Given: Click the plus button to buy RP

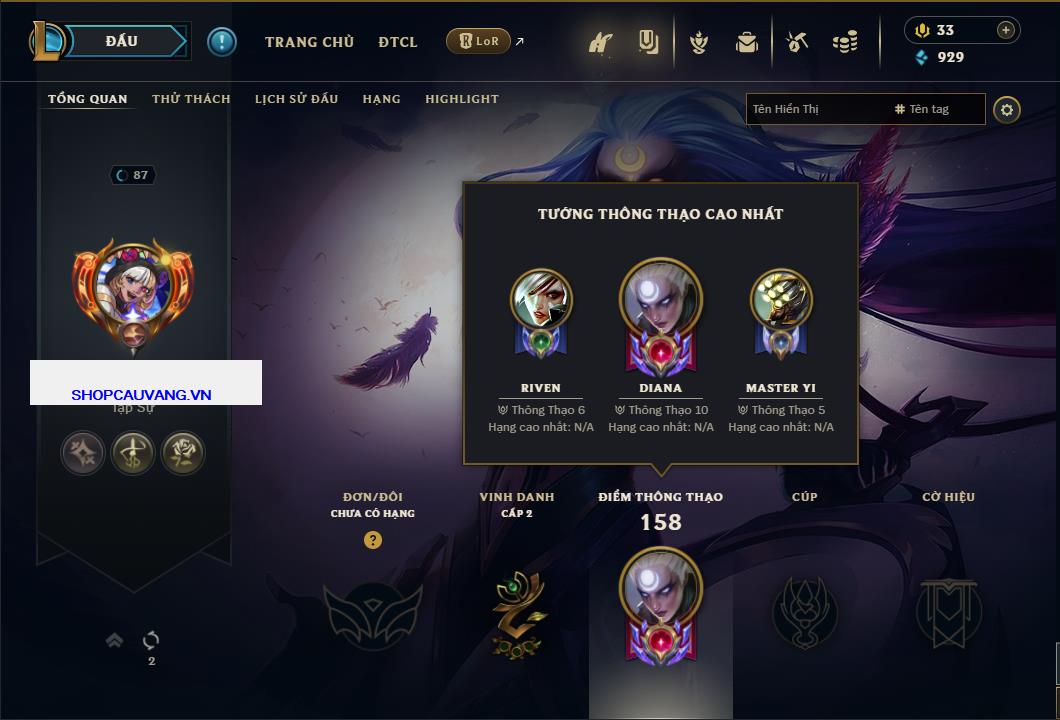Looking at the screenshot, I should coord(1005,30).
